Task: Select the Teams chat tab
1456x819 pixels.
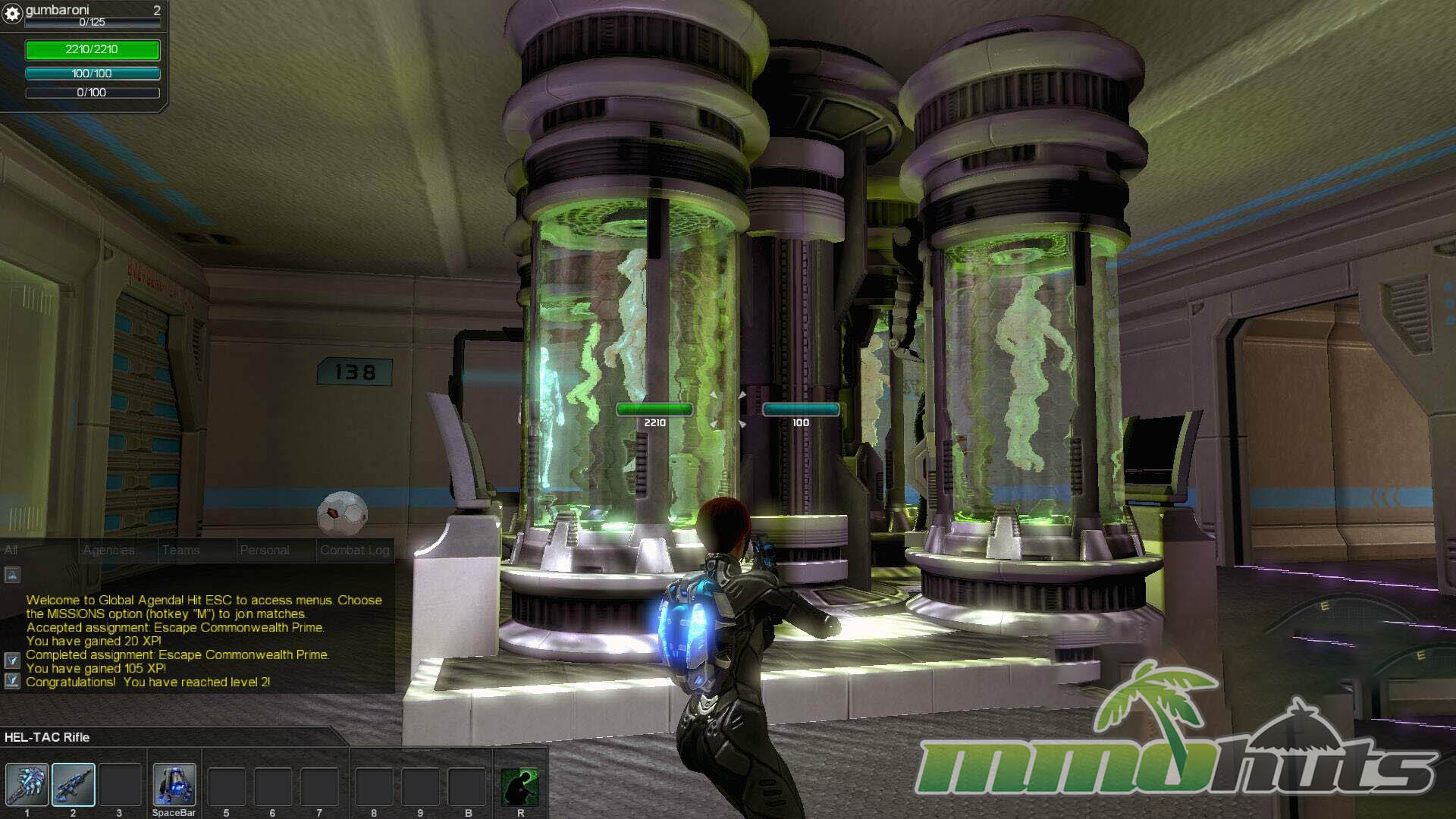Action: (180, 550)
